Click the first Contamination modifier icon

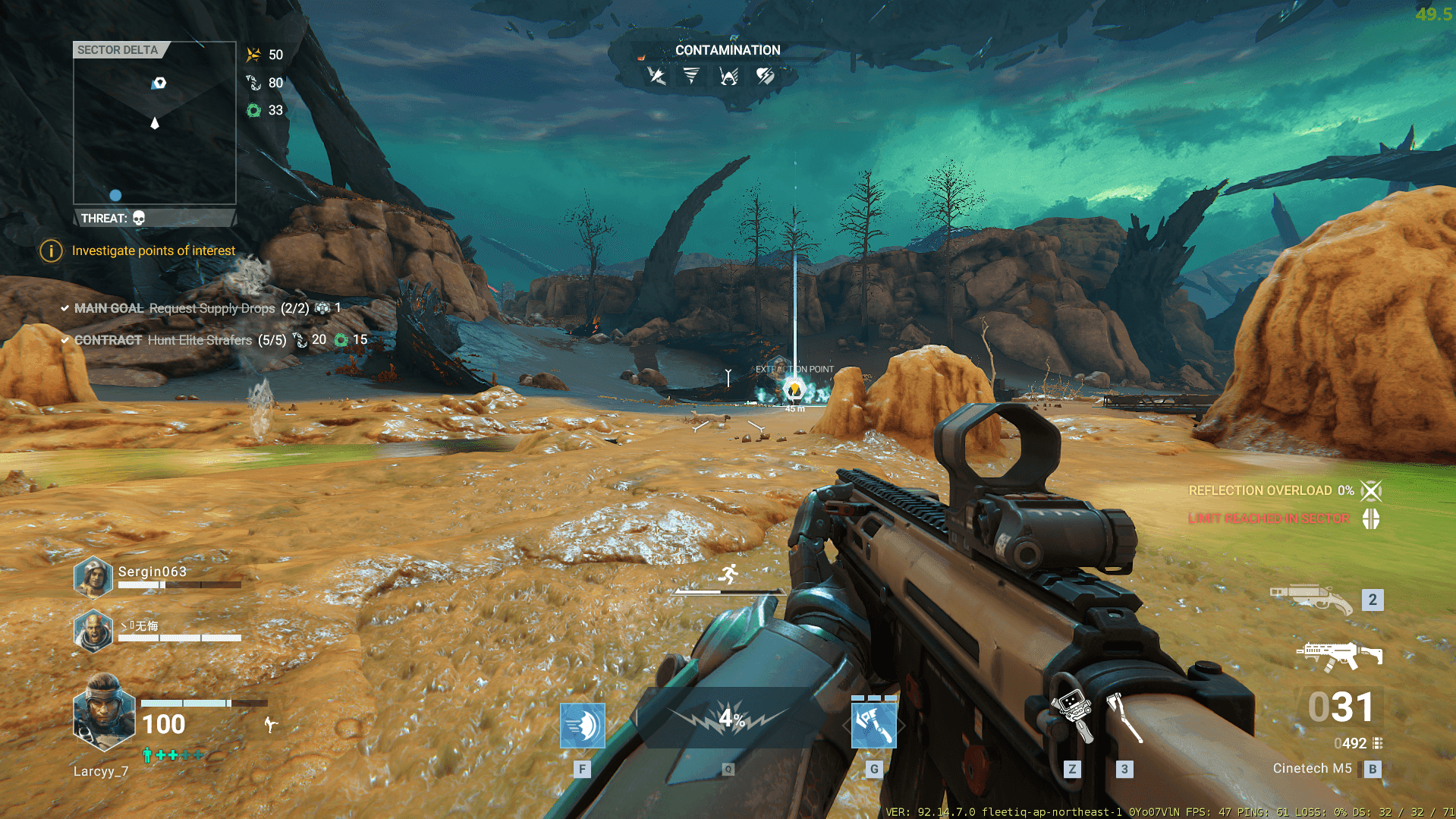click(656, 76)
